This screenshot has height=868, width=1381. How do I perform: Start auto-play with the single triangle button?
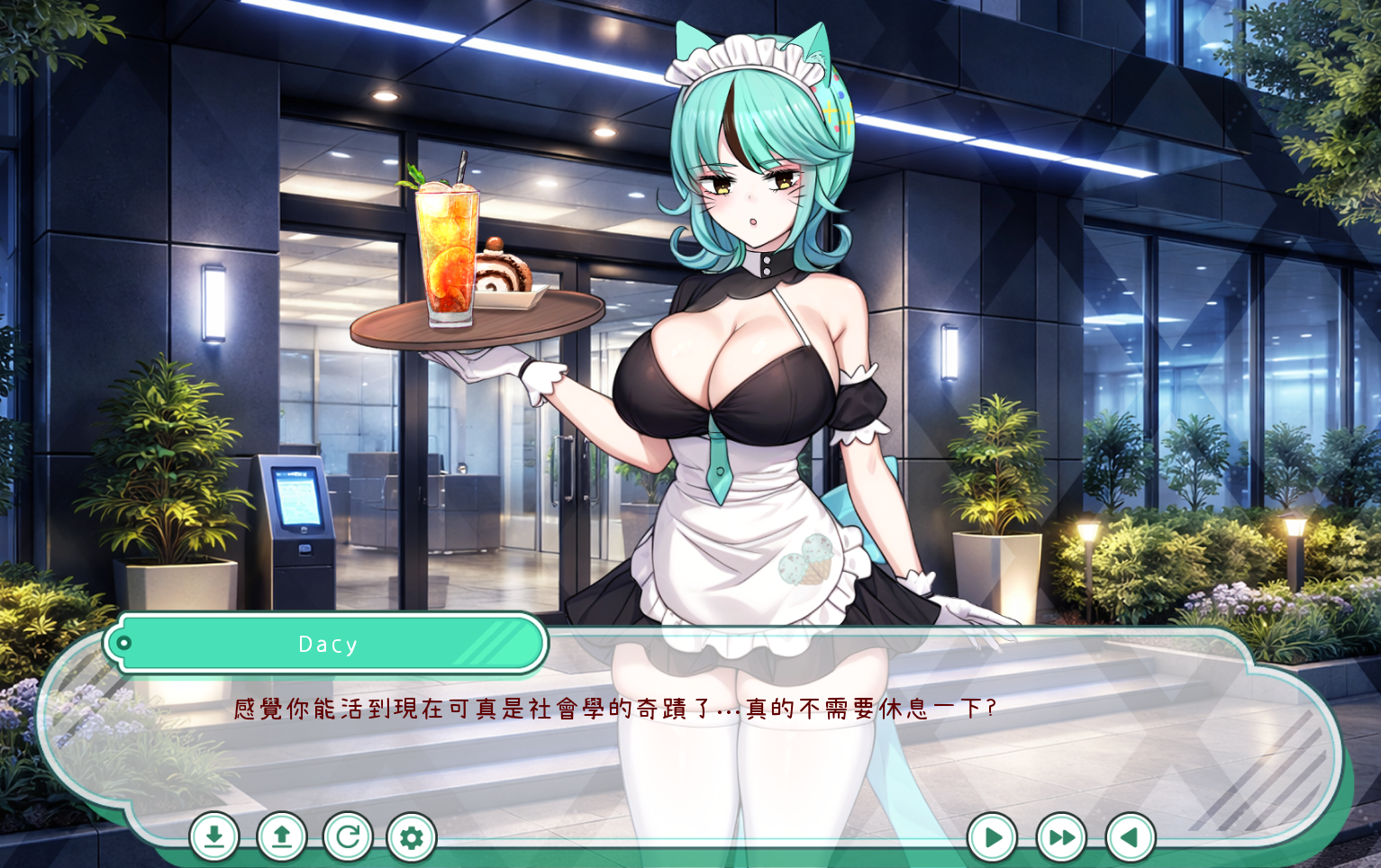point(993,838)
